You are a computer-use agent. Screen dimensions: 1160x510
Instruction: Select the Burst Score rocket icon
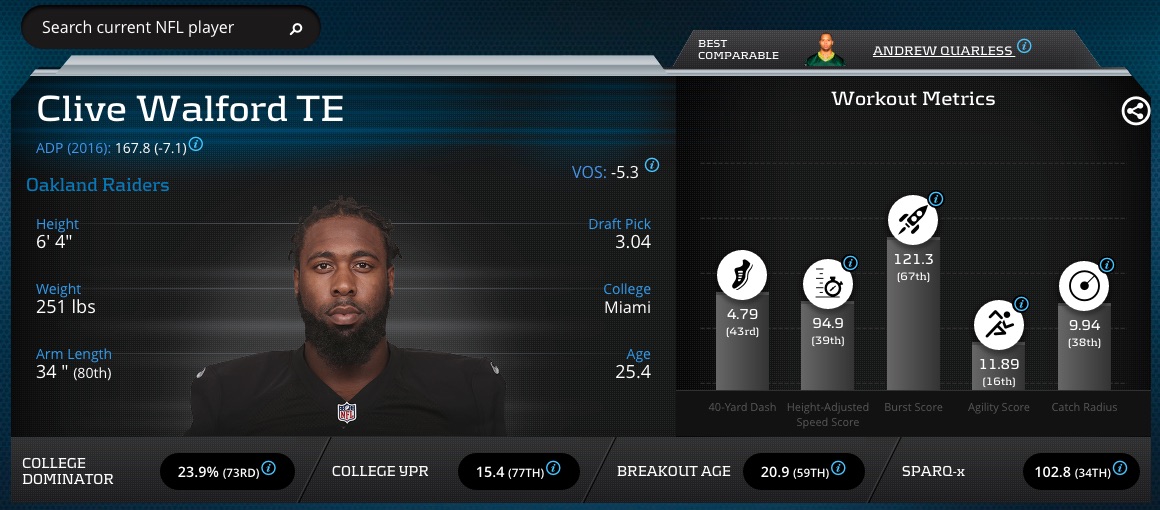(912, 221)
